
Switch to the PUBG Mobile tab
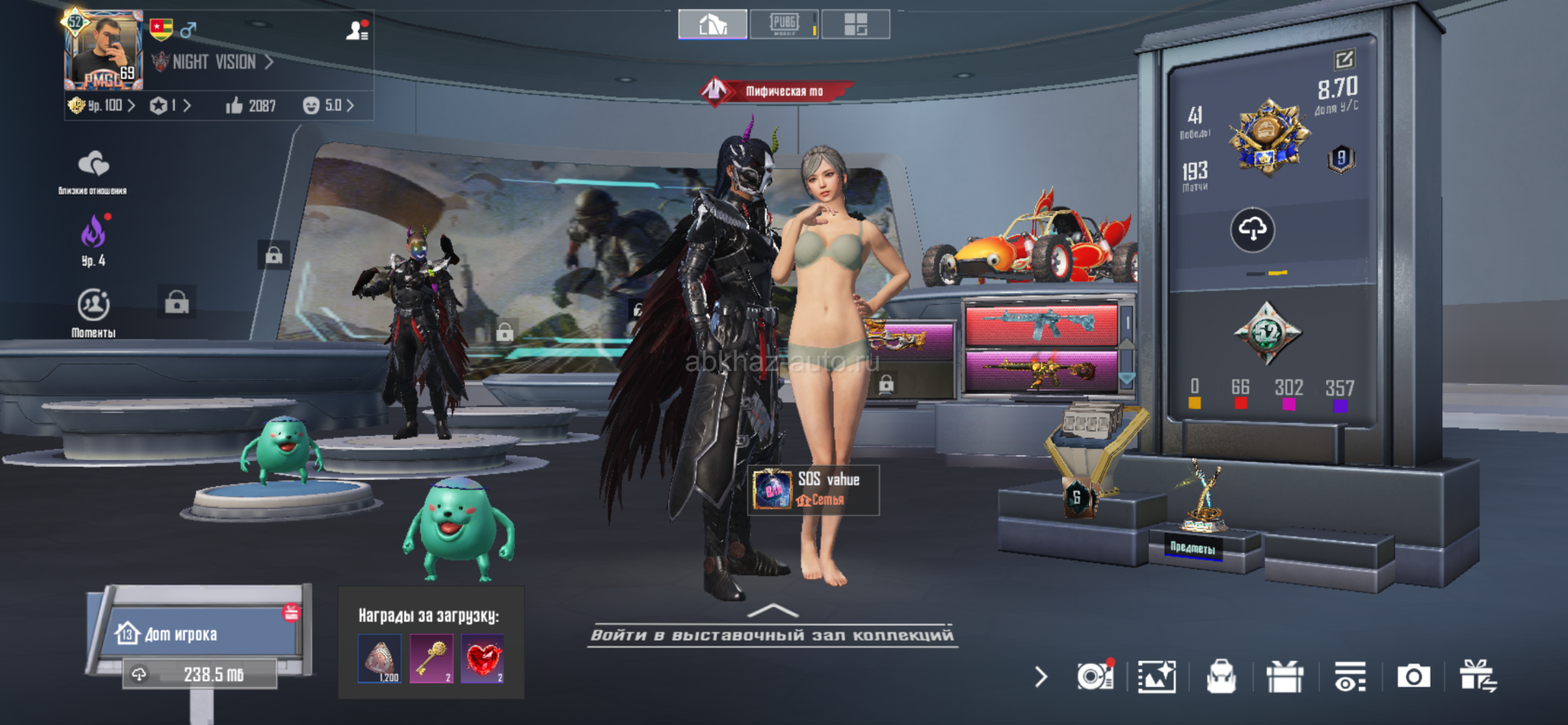[x=784, y=24]
